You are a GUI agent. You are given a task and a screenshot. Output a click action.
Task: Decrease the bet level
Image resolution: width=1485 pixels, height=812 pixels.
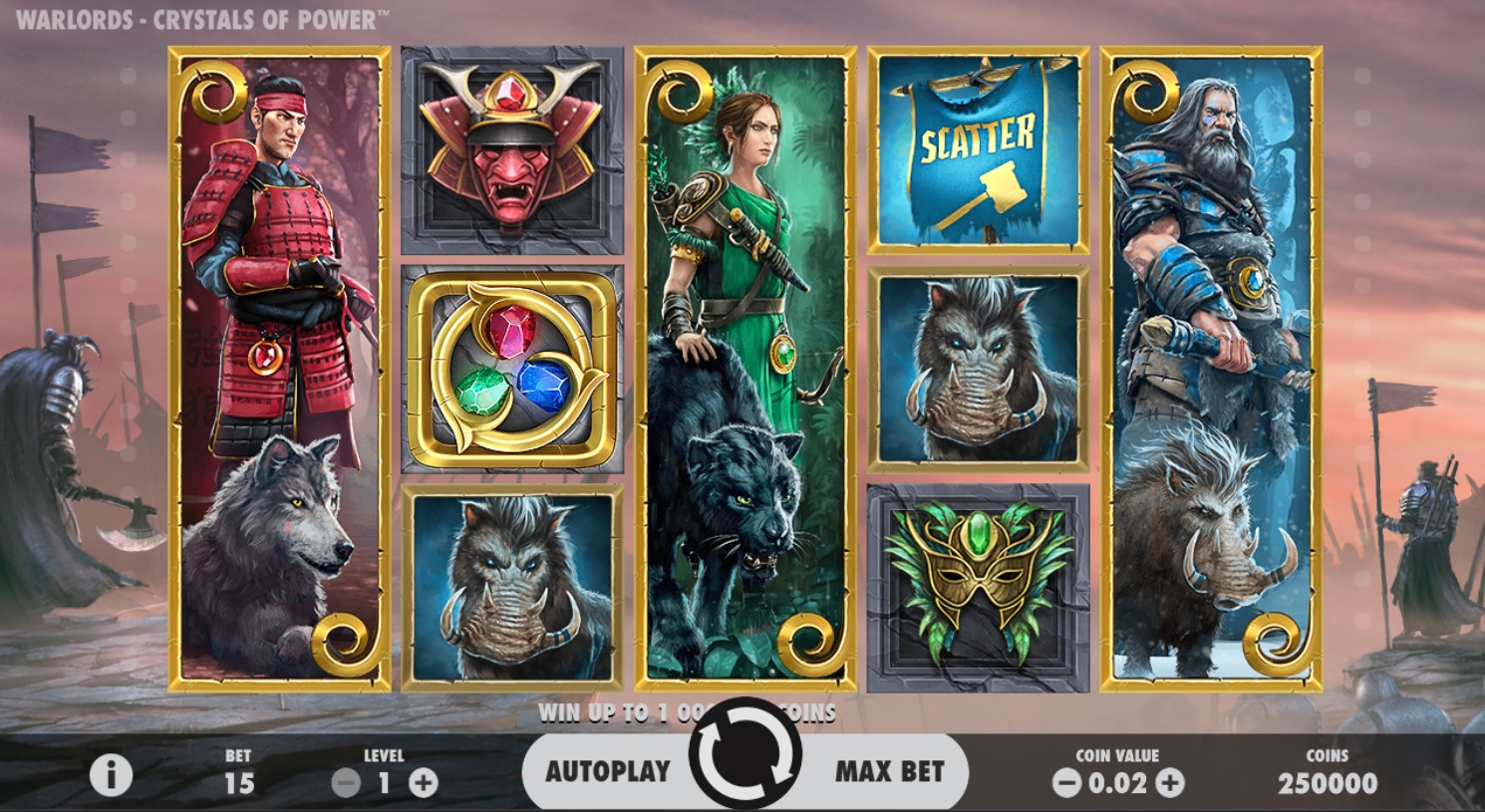click(x=346, y=783)
